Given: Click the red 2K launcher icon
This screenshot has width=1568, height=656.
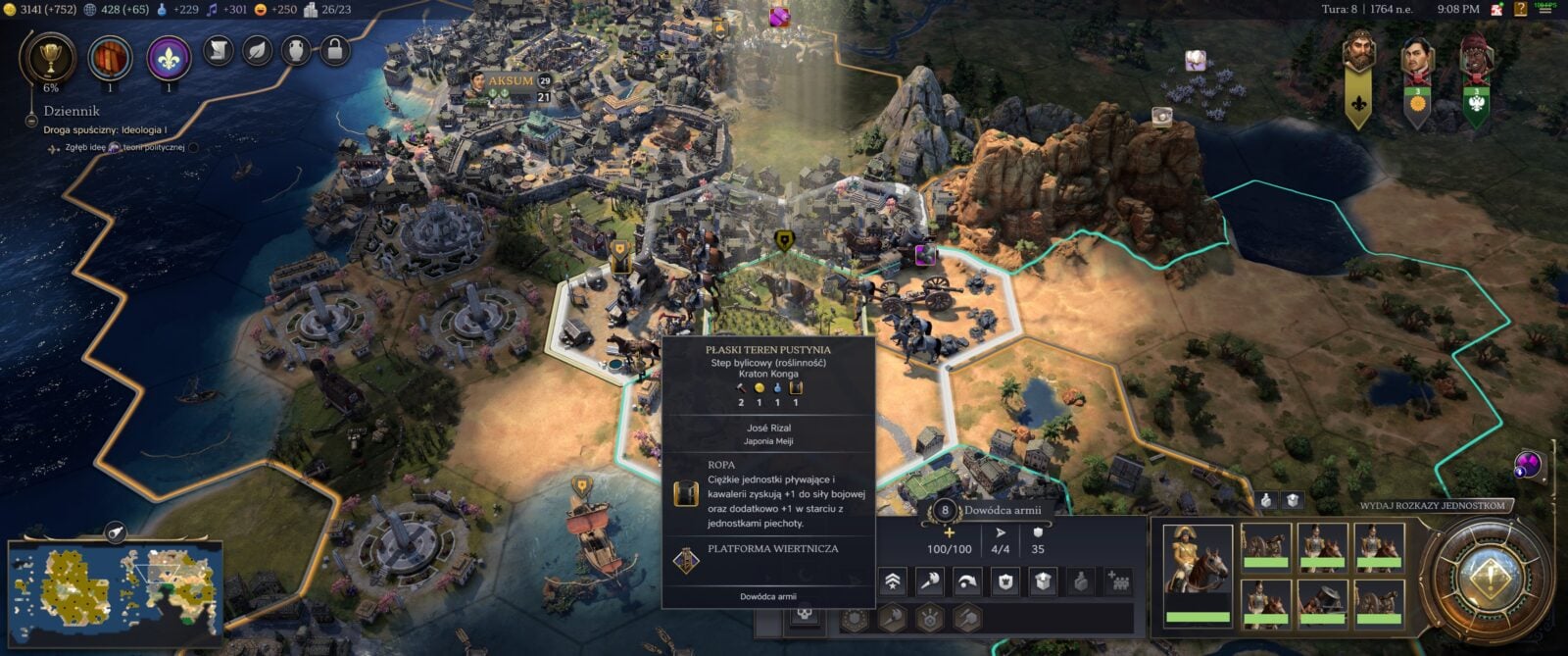Looking at the screenshot, I should [x=1496, y=9].
